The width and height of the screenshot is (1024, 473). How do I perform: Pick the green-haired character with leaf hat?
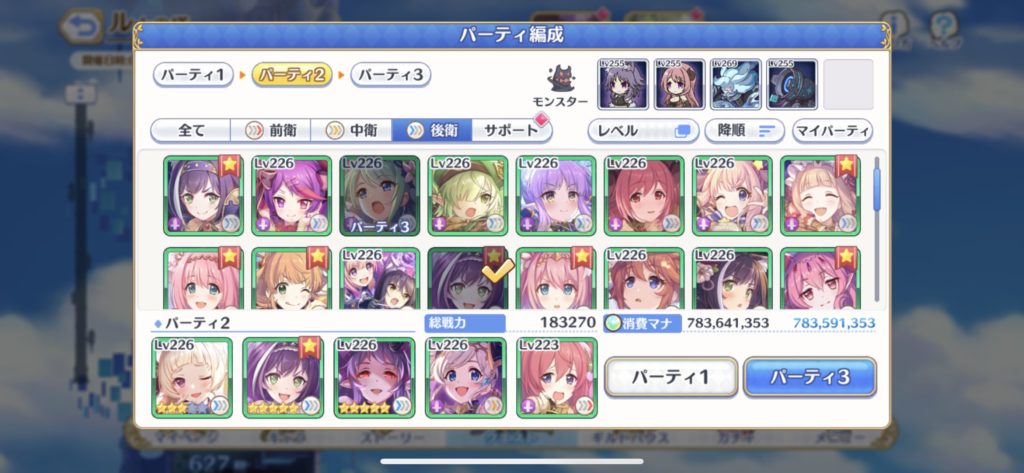(467, 195)
